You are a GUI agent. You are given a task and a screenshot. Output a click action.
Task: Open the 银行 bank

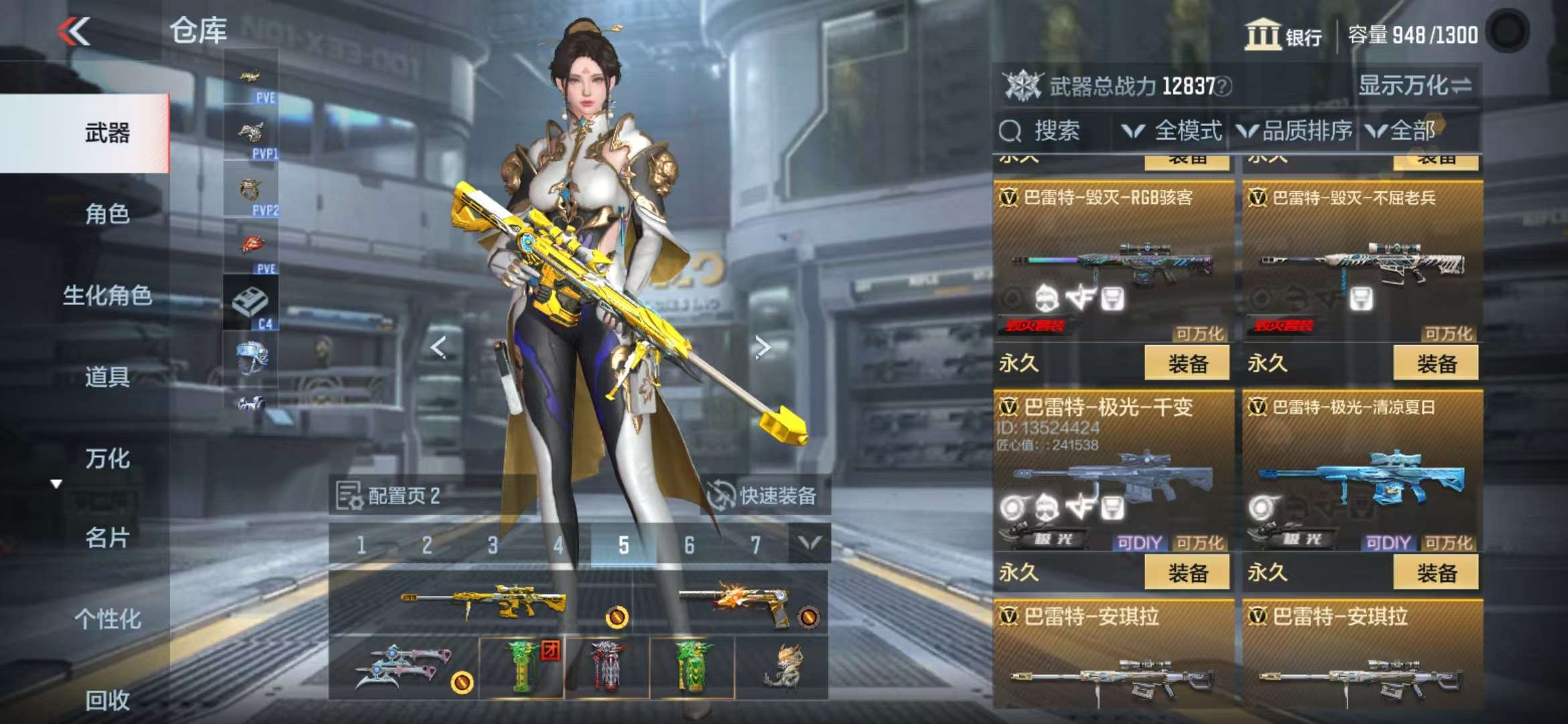(x=1283, y=35)
